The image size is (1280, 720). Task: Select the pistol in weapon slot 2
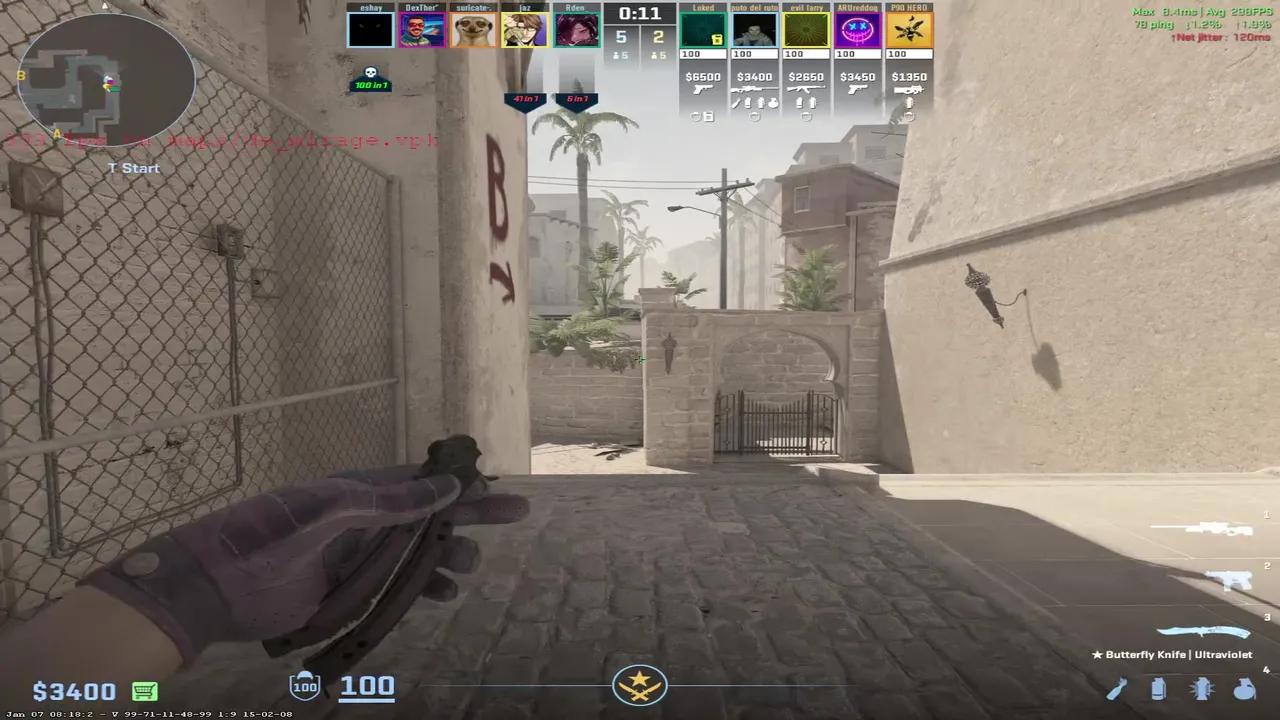pos(1228,580)
